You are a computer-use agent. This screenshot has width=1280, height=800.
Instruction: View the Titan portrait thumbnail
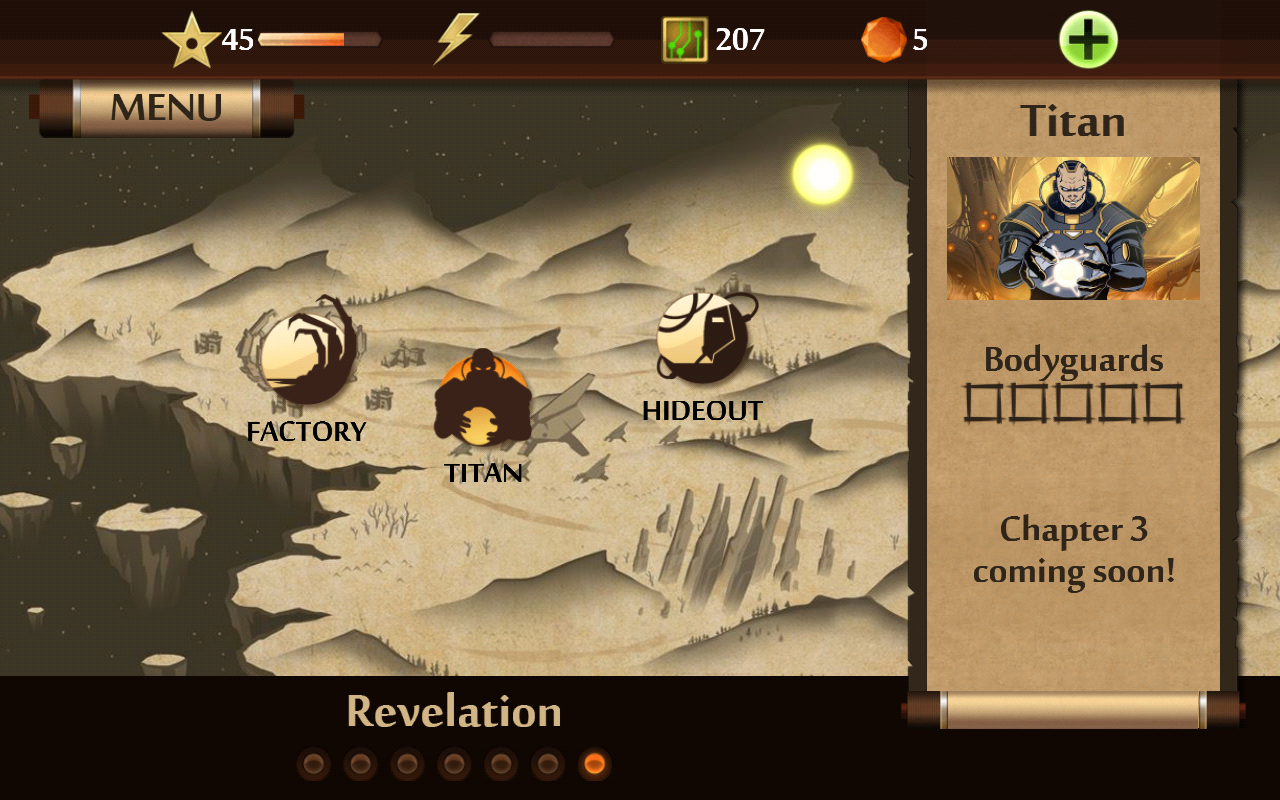(x=1073, y=228)
